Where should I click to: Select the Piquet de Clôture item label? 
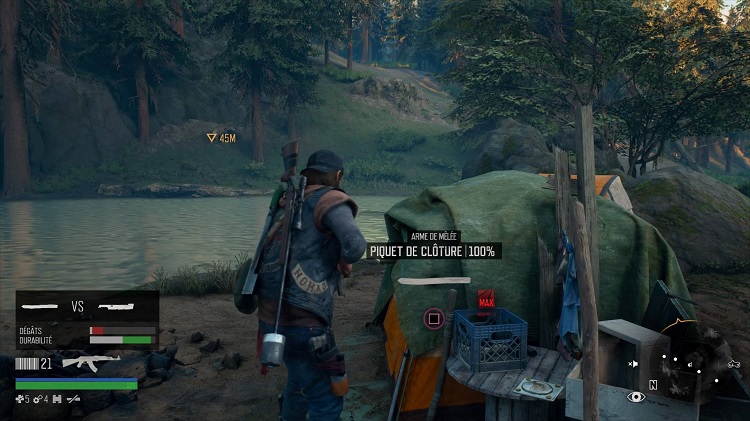(x=433, y=251)
